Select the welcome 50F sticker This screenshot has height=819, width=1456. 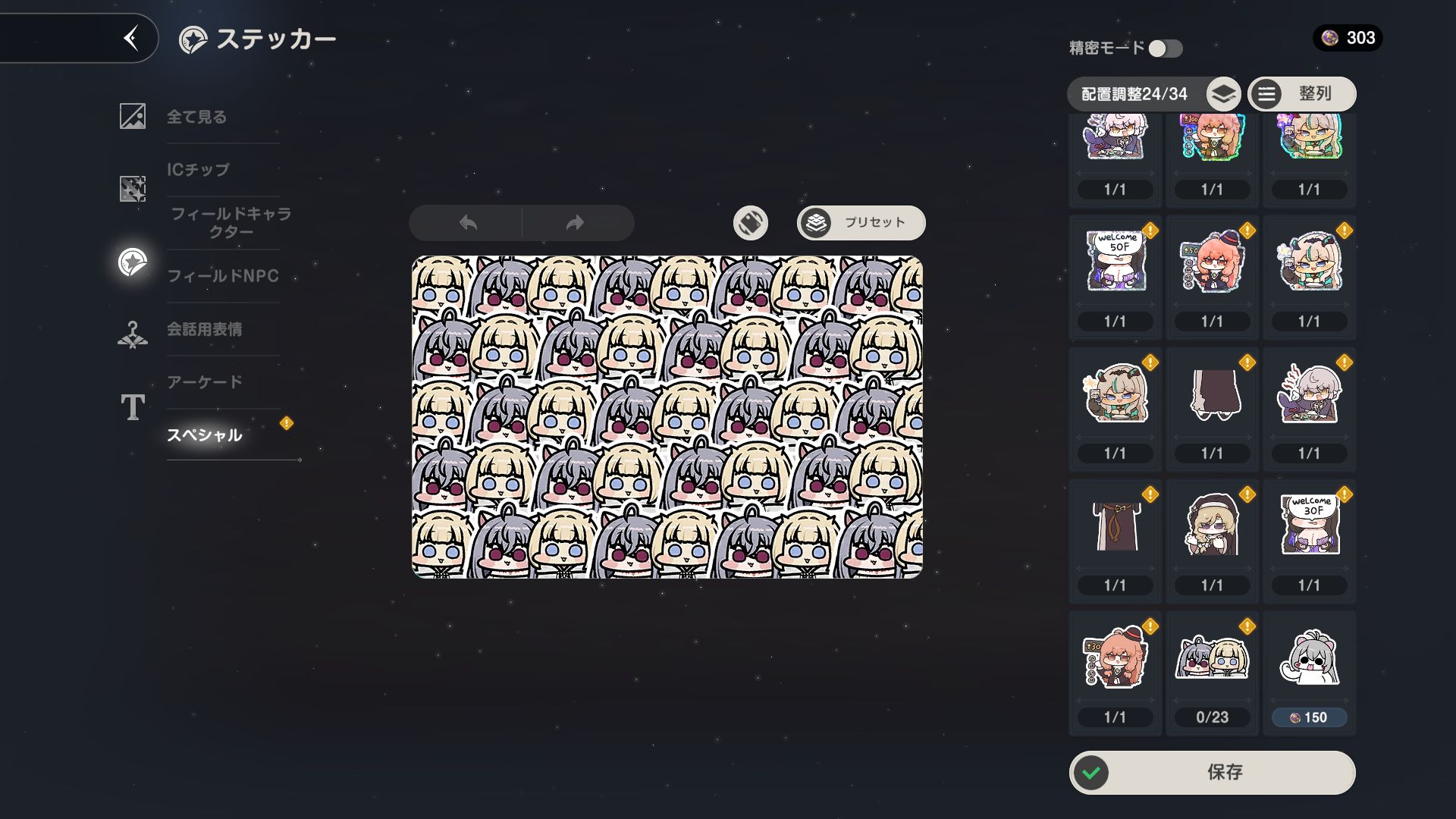tap(1115, 262)
